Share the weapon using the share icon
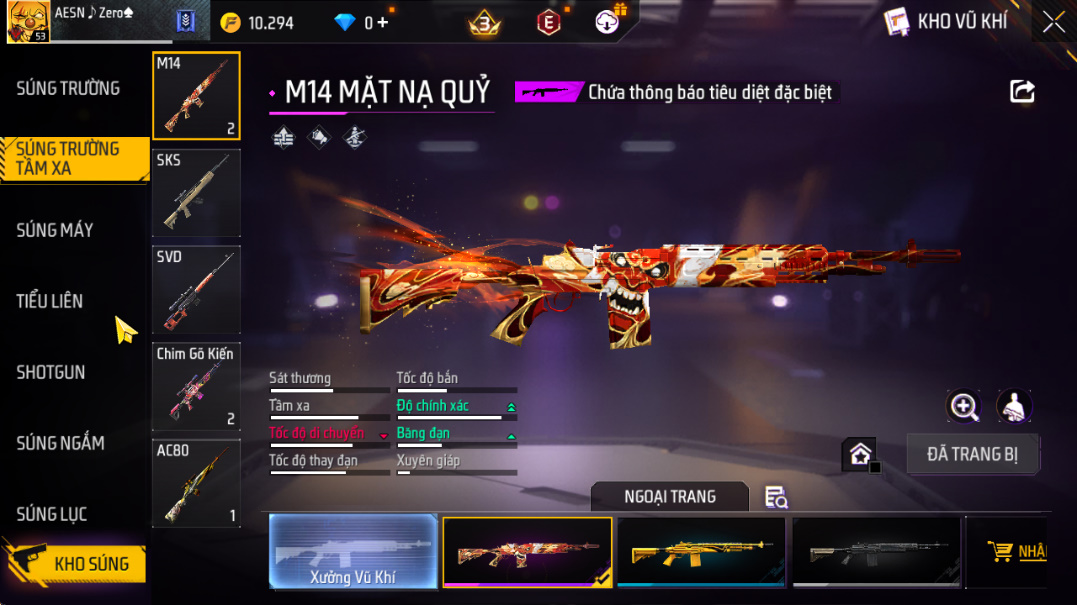Viewport: 1077px width, 605px height. pyautogui.click(x=1022, y=92)
